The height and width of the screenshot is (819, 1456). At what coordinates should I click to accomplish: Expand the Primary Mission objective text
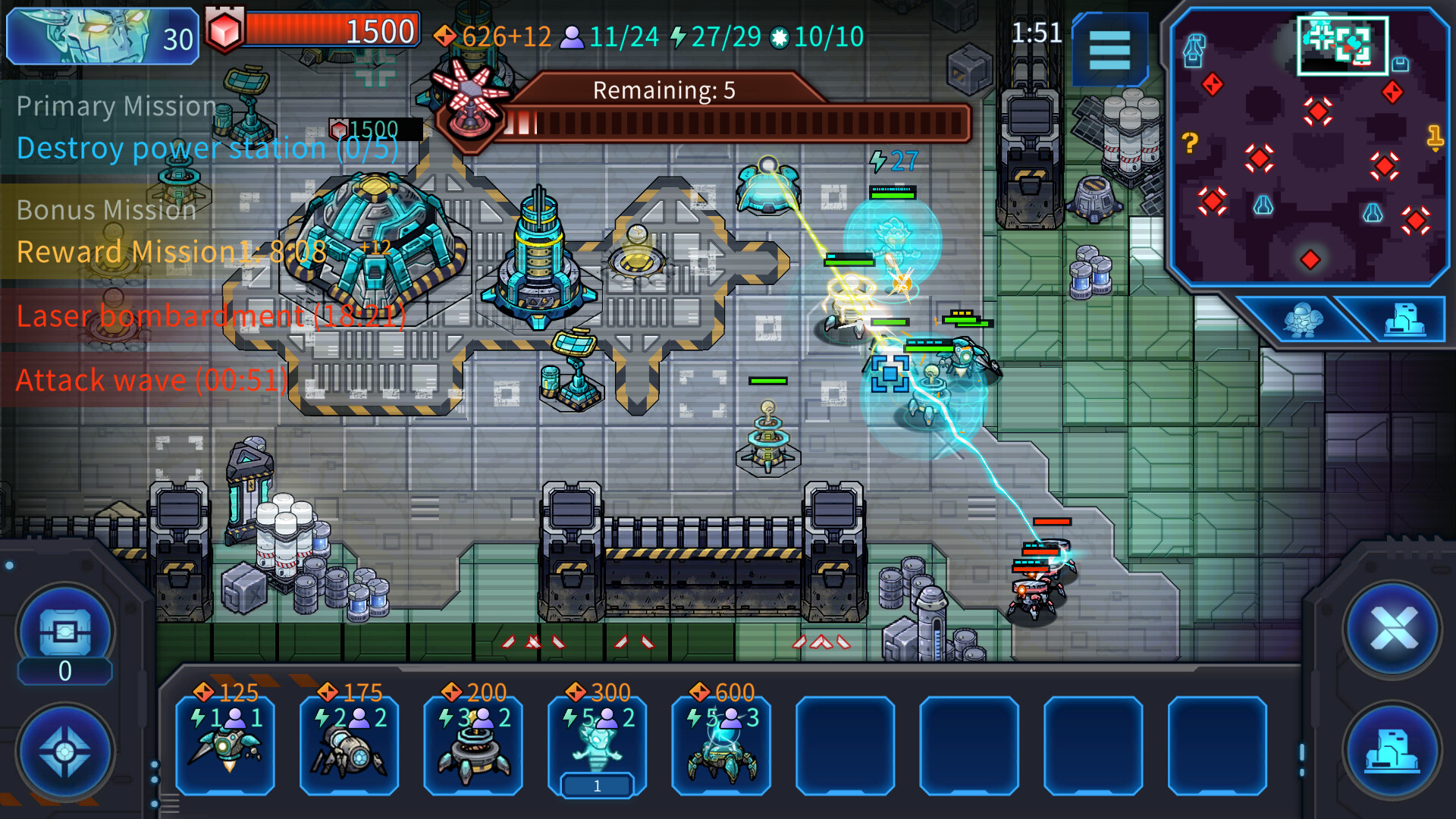tap(205, 149)
